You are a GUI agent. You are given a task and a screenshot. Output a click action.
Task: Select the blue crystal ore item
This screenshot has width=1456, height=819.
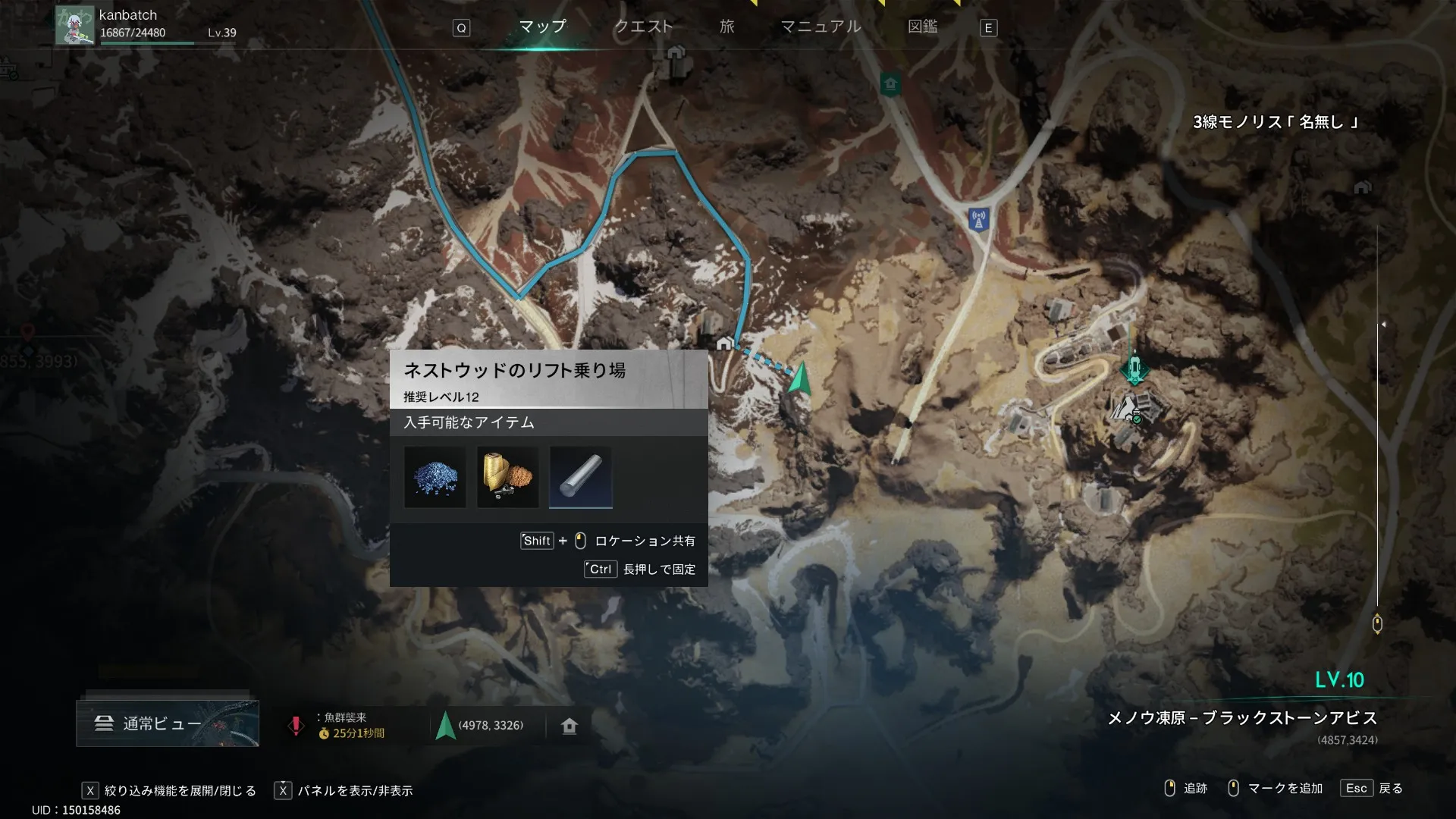[435, 477]
